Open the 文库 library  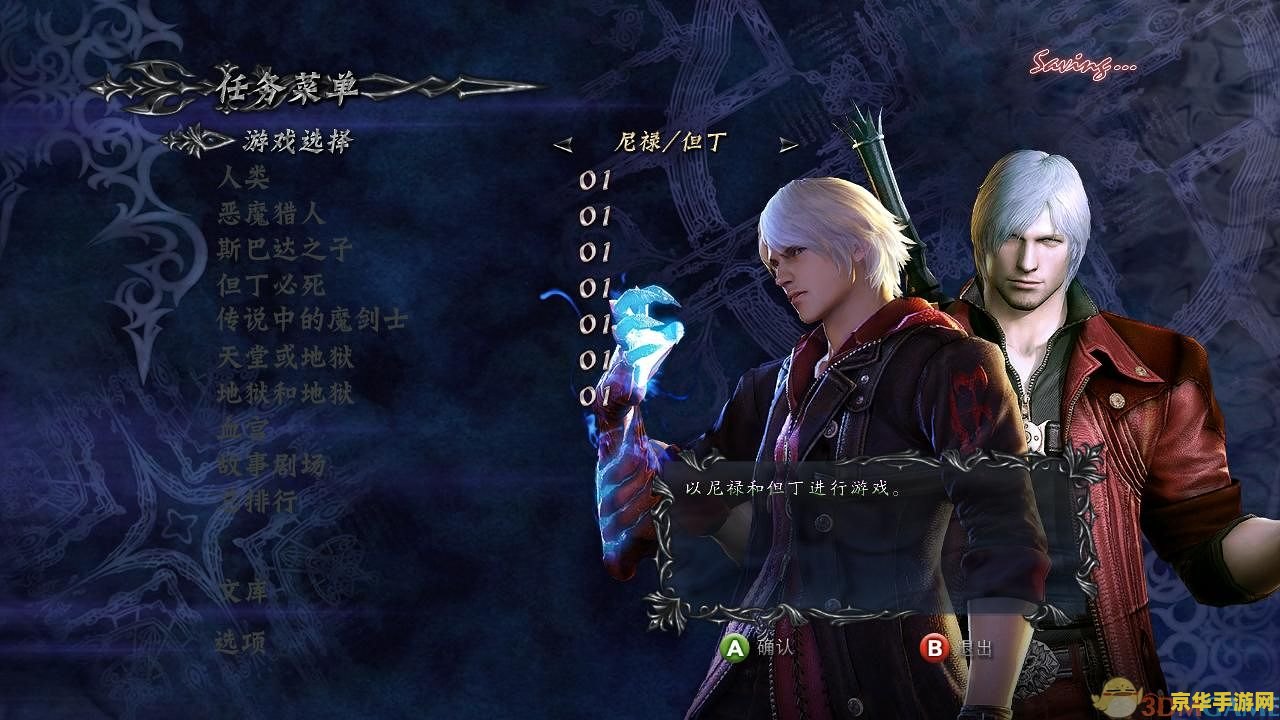click(x=243, y=591)
